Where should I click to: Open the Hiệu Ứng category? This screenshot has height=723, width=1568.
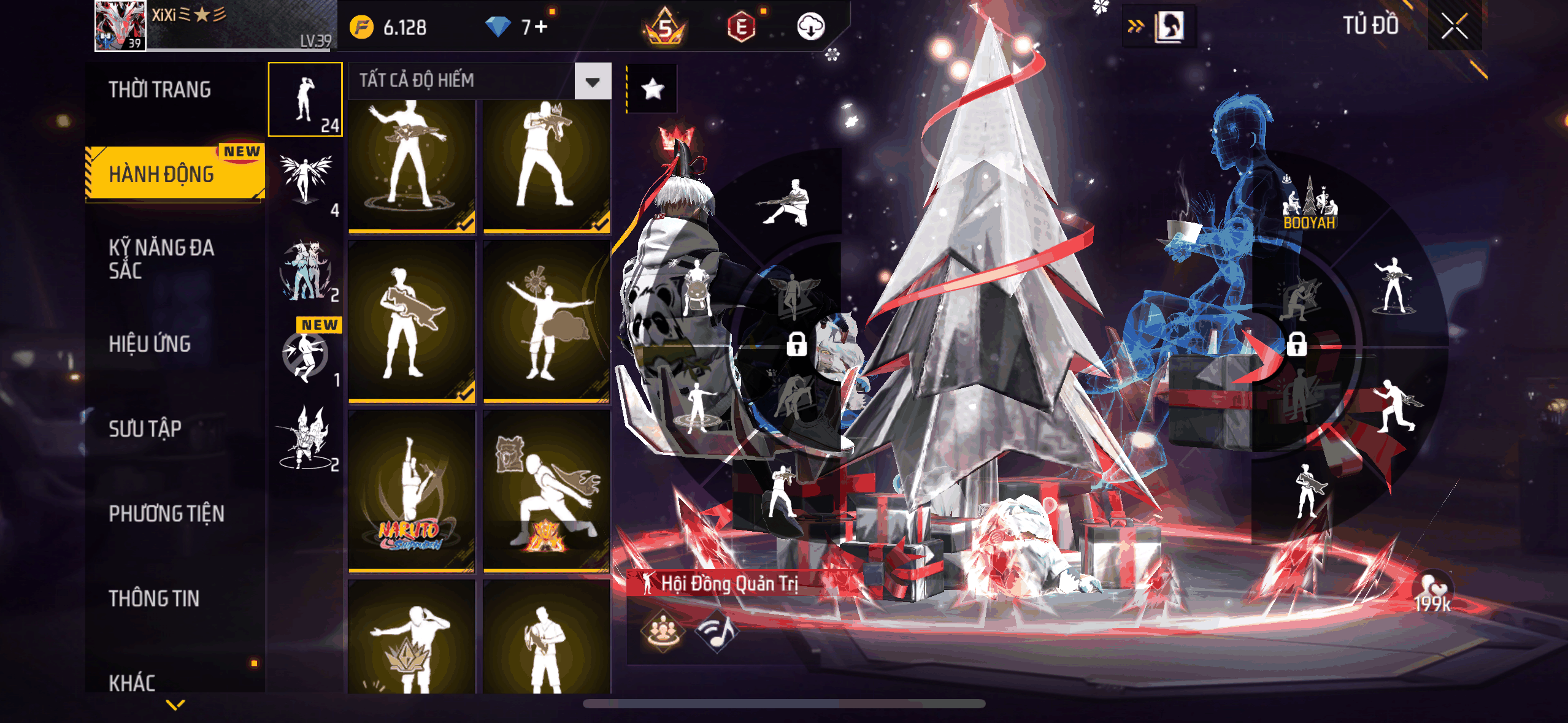(150, 344)
